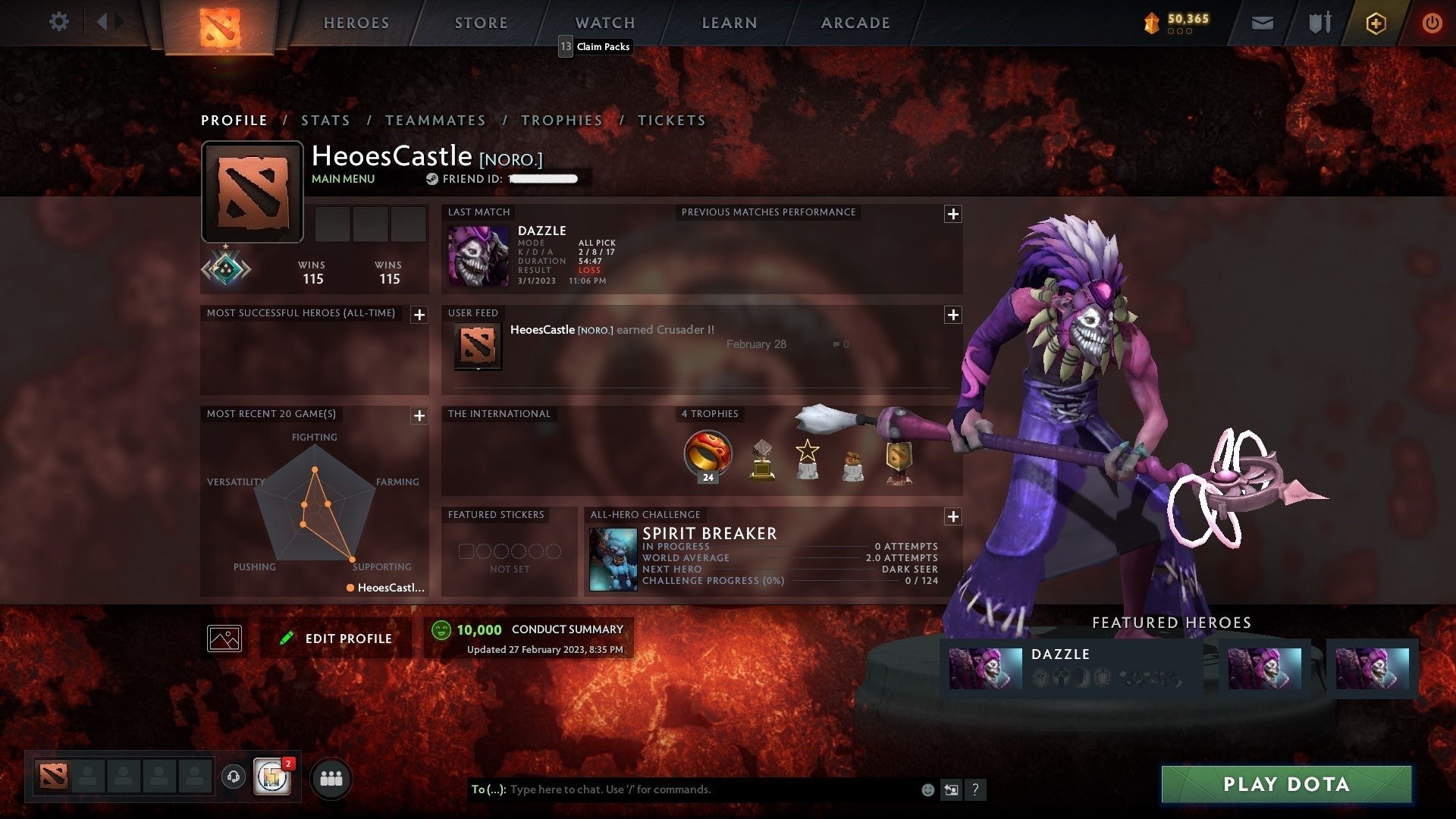The height and width of the screenshot is (819, 1456).
Task: Open the mail inbox icon
Action: 1261,23
